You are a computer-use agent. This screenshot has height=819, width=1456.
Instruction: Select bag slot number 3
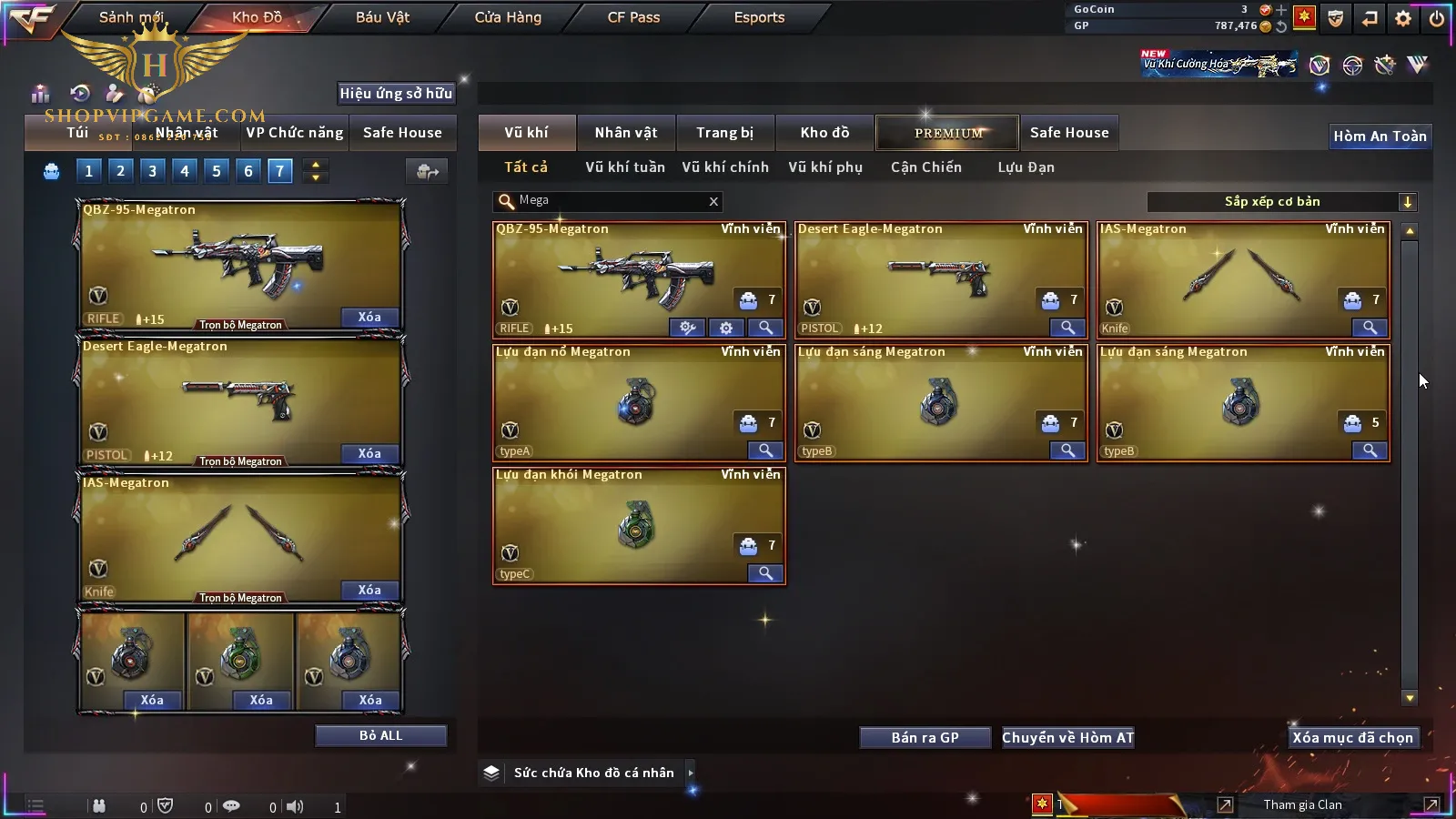pyautogui.click(x=152, y=171)
